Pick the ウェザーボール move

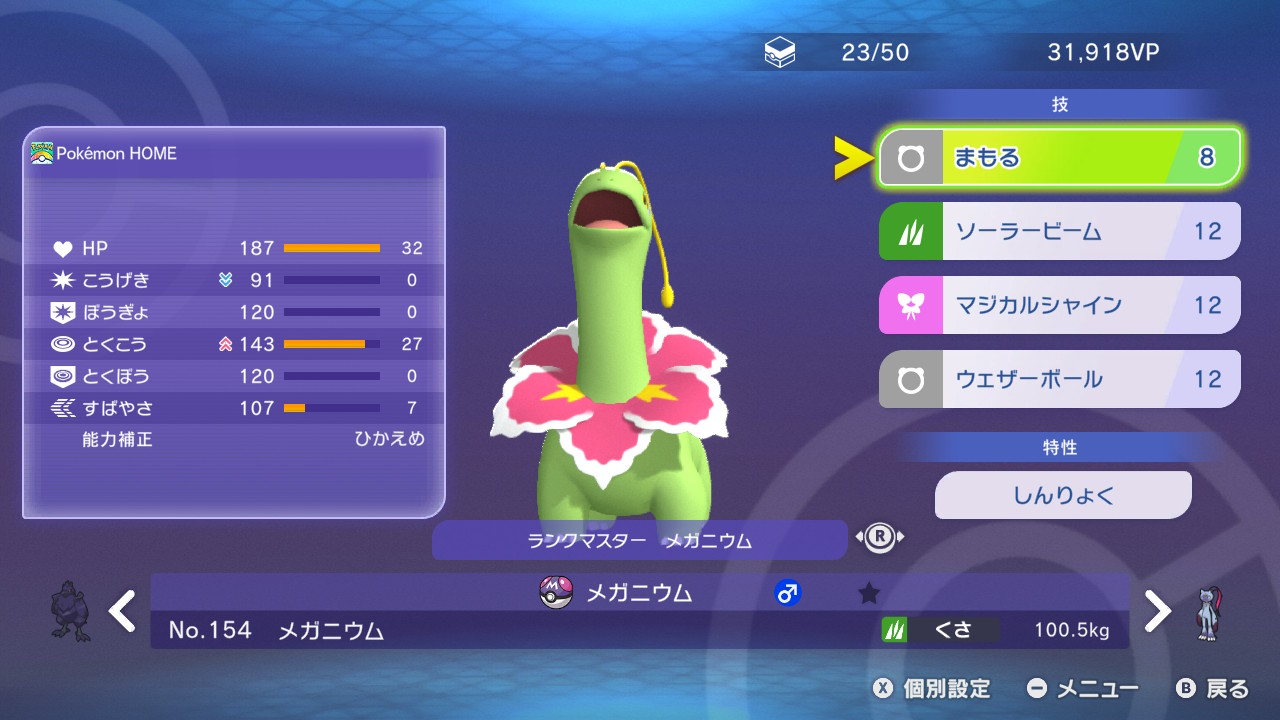[x=1059, y=379]
